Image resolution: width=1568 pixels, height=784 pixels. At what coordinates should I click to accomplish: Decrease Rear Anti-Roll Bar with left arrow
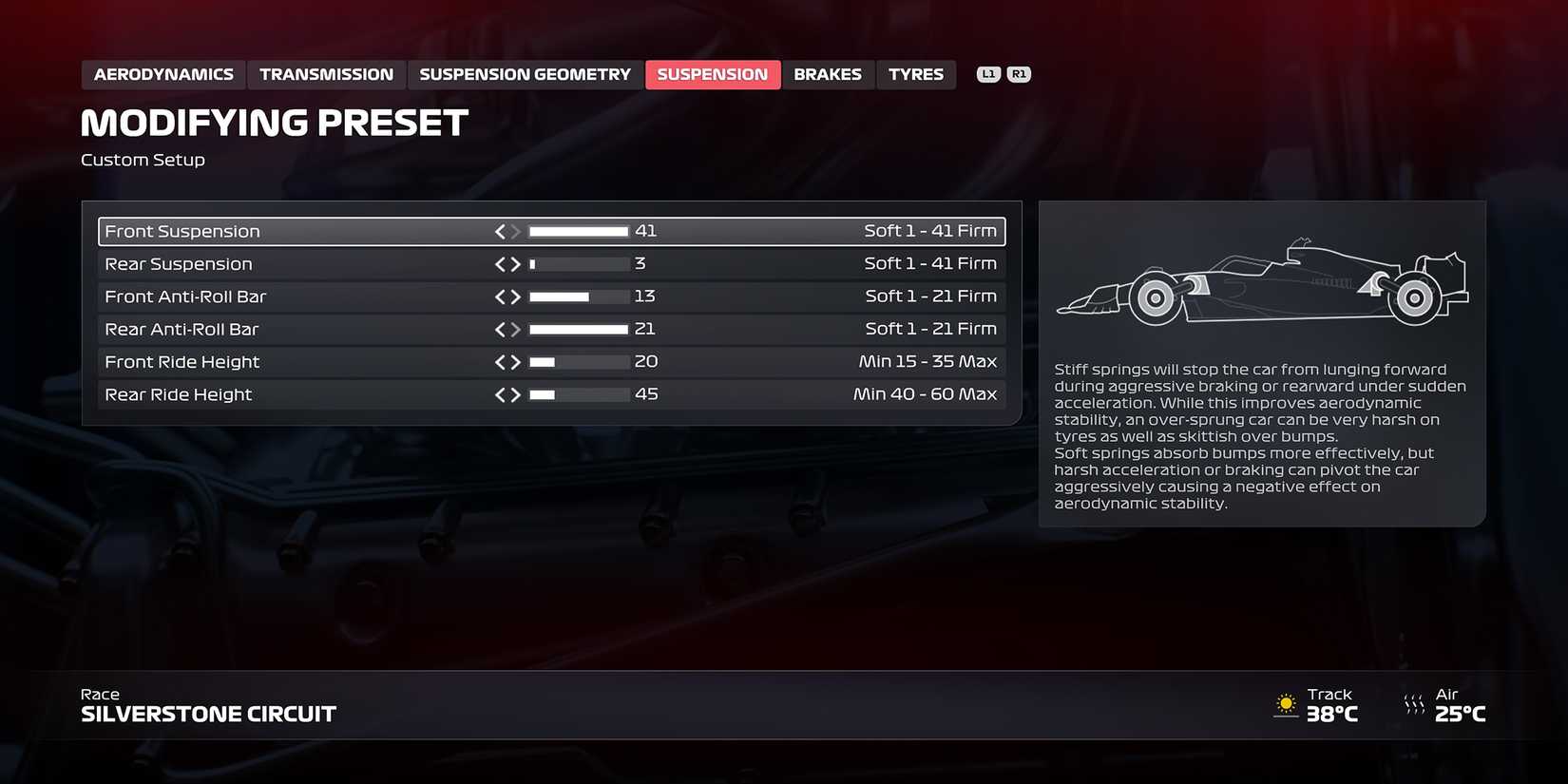[x=500, y=329]
